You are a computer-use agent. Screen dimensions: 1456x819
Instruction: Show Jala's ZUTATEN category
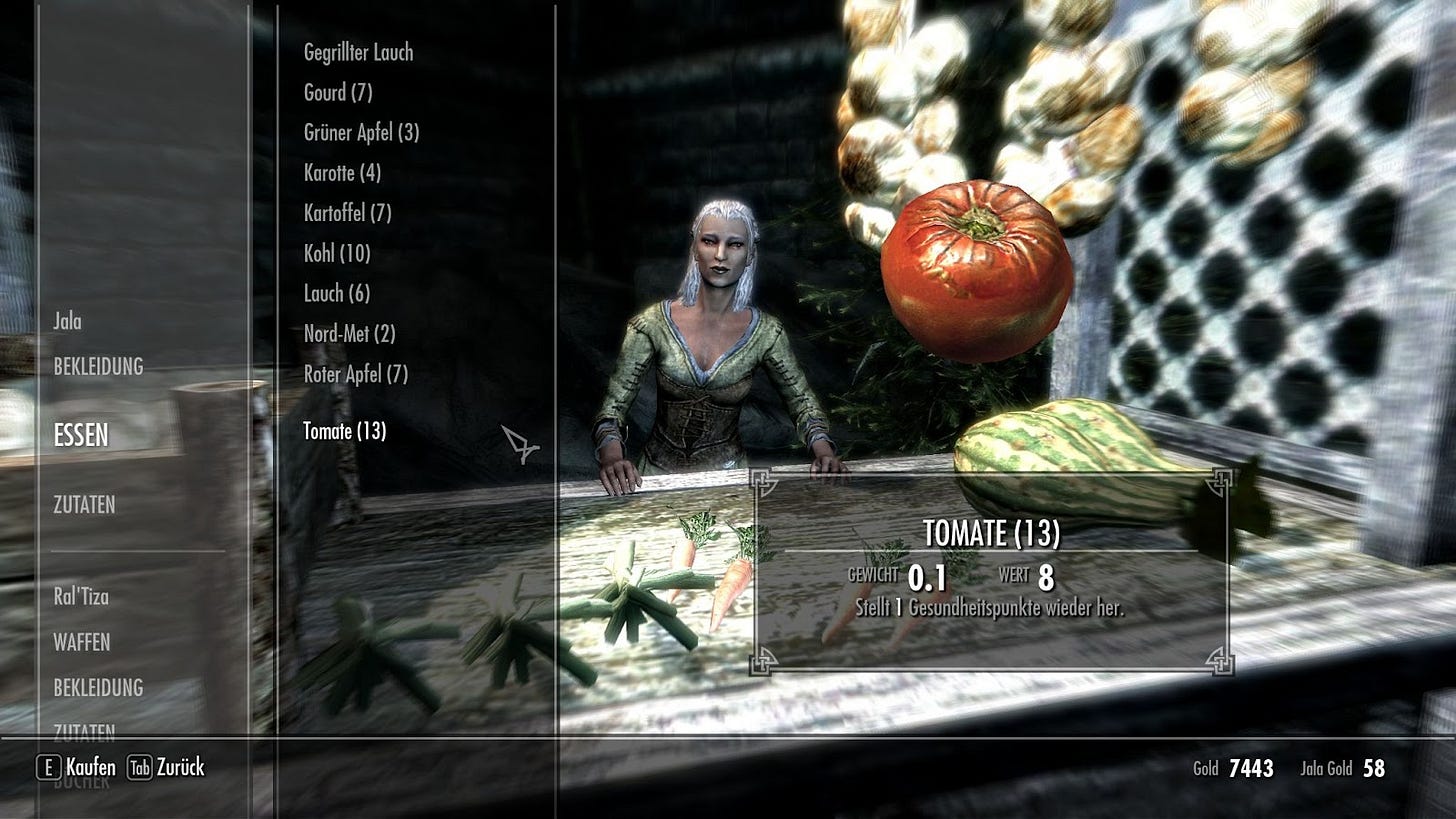coord(84,505)
